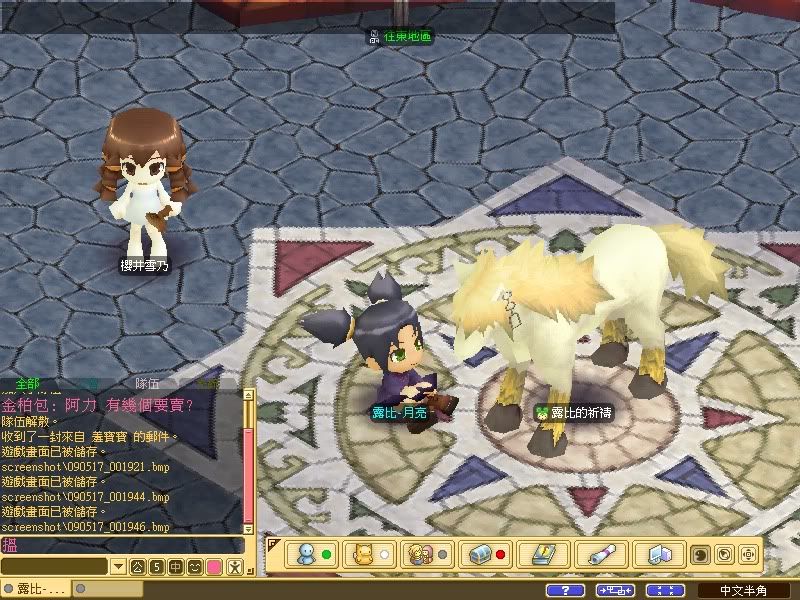Open the chat target dropdown arrow
The height and width of the screenshot is (600, 800).
[x=118, y=567]
